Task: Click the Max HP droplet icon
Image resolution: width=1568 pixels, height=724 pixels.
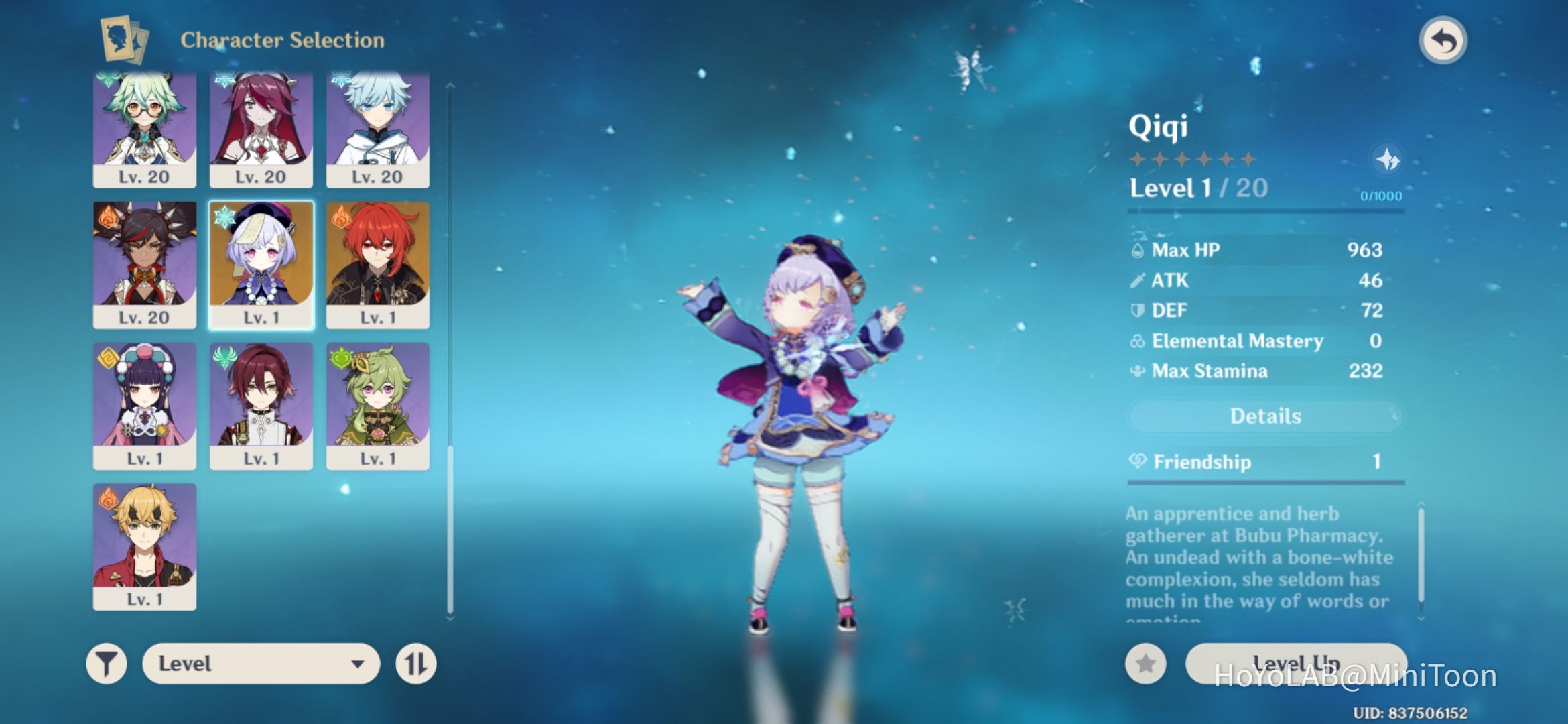Action: (x=1138, y=249)
